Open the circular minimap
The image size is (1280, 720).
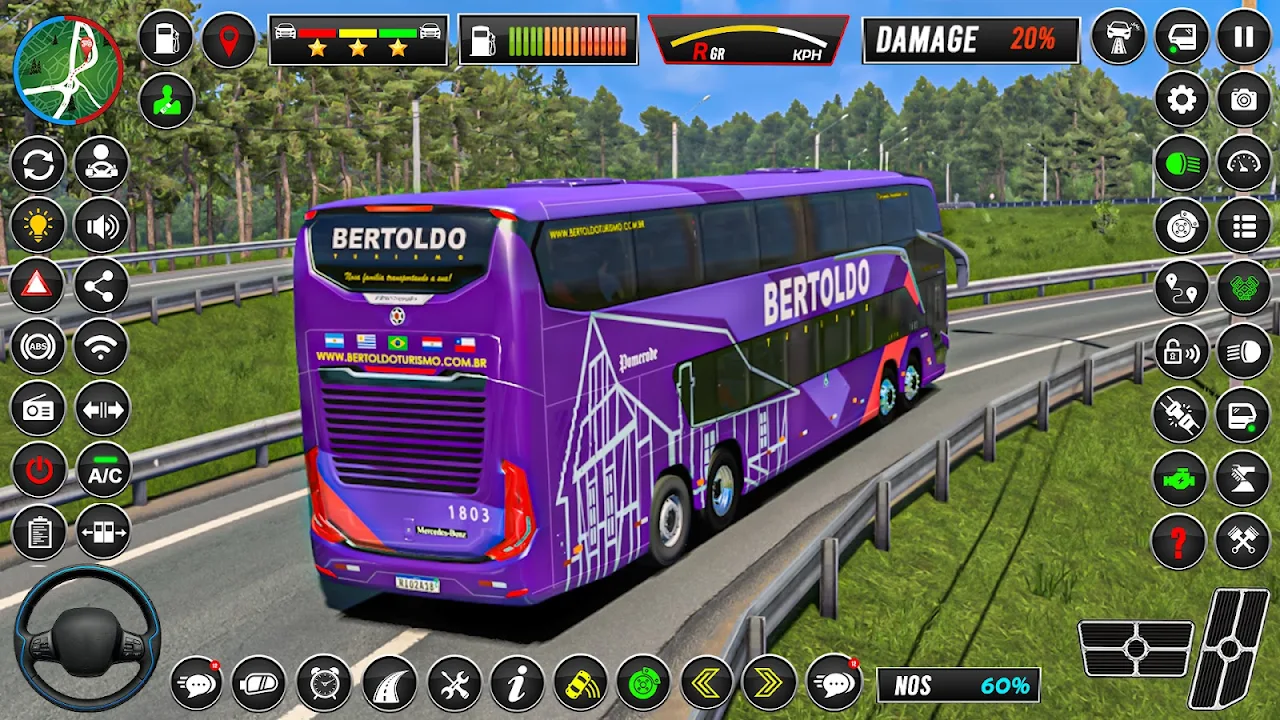68,70
